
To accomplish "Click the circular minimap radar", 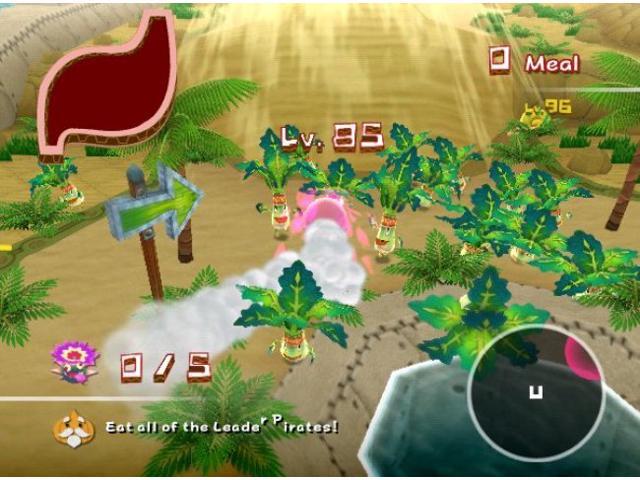I will point(535,391).
